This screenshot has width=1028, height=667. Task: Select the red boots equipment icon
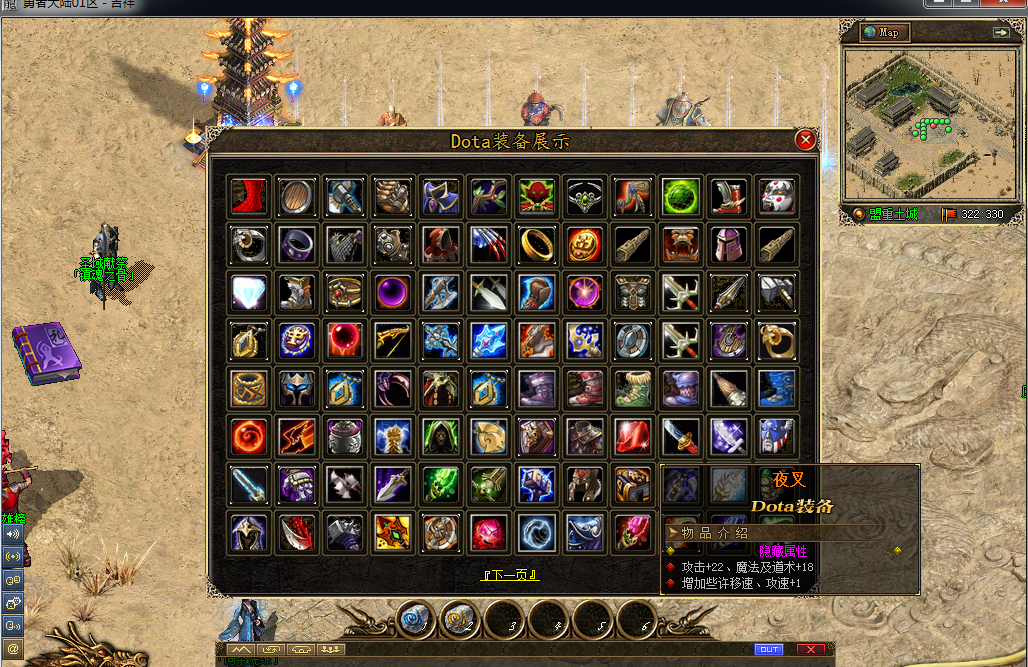(x=248, y=197)
